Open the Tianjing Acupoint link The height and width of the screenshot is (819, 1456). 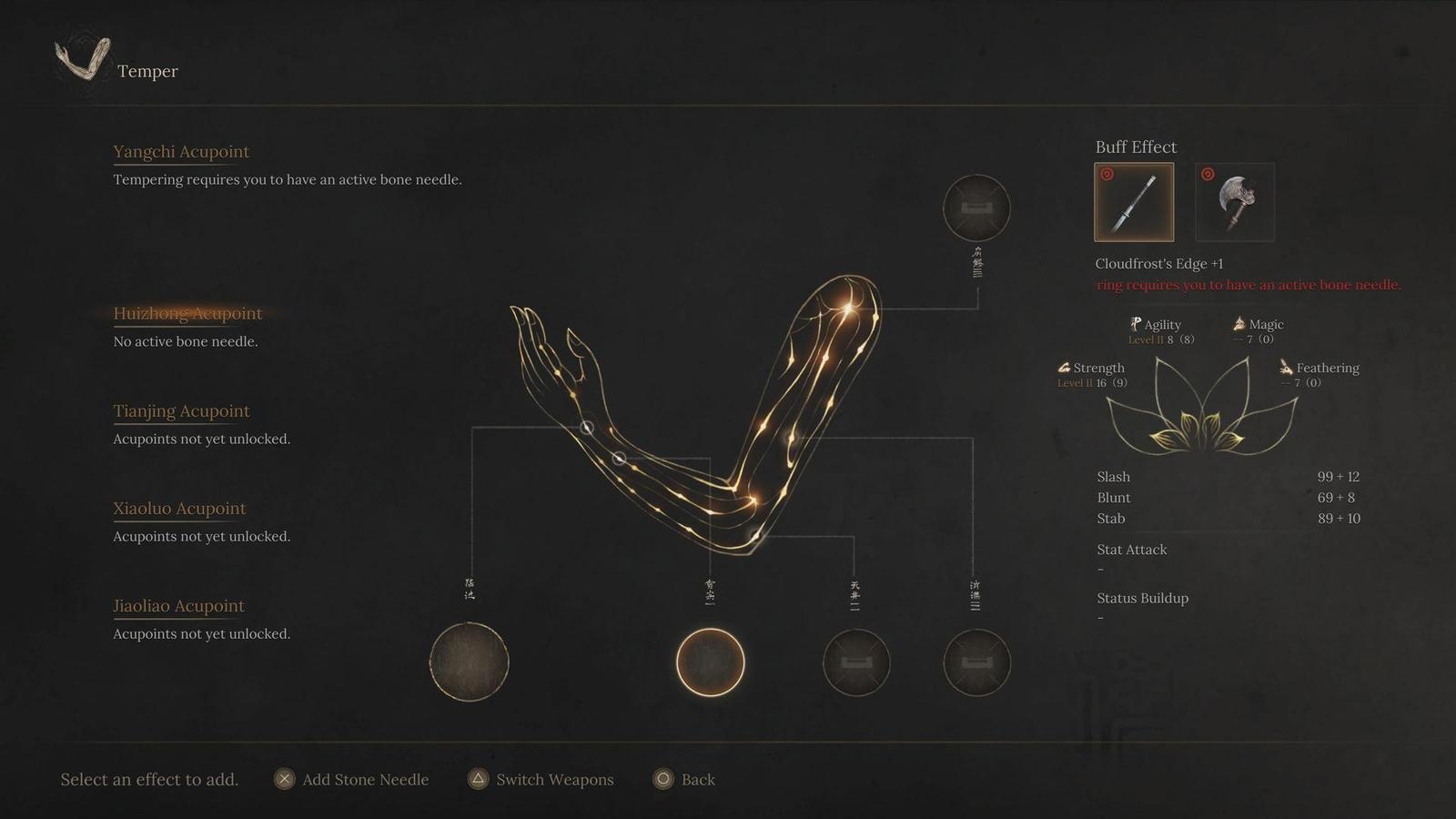pyautogui.click(x=180, y=411)
